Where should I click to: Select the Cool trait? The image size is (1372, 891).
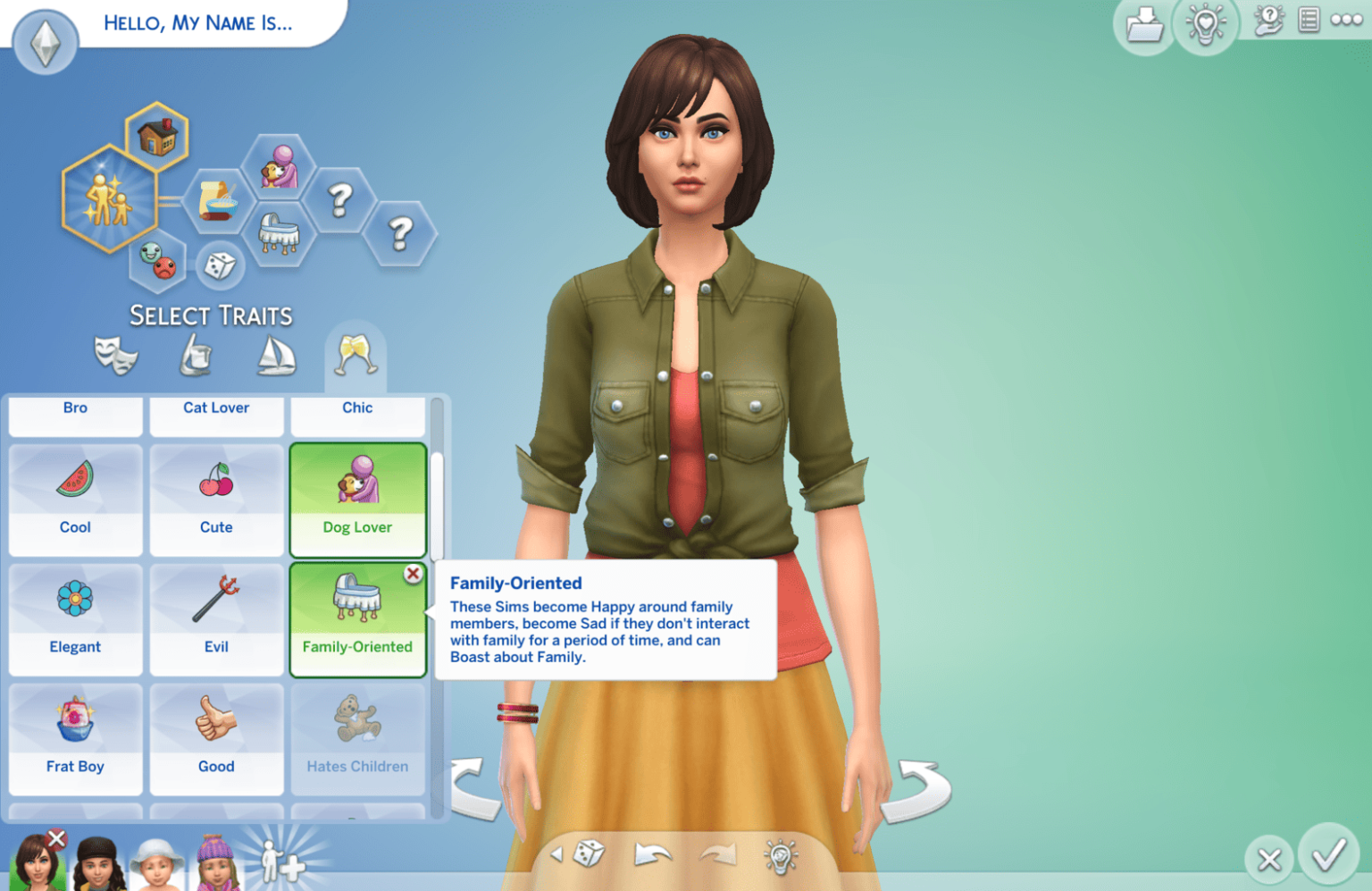75,500
